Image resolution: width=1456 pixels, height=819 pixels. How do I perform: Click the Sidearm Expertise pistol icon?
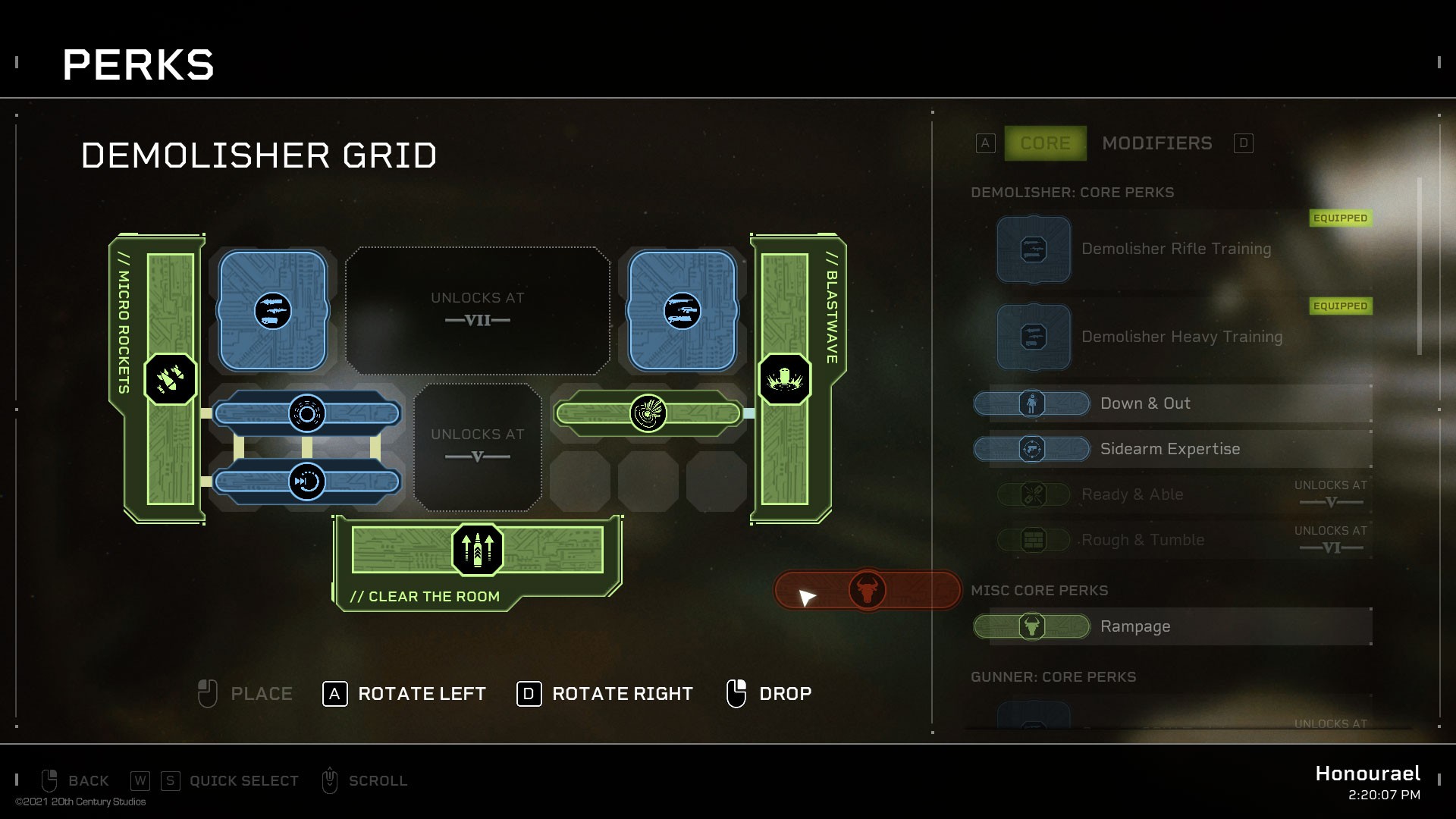pos(1032,449)
